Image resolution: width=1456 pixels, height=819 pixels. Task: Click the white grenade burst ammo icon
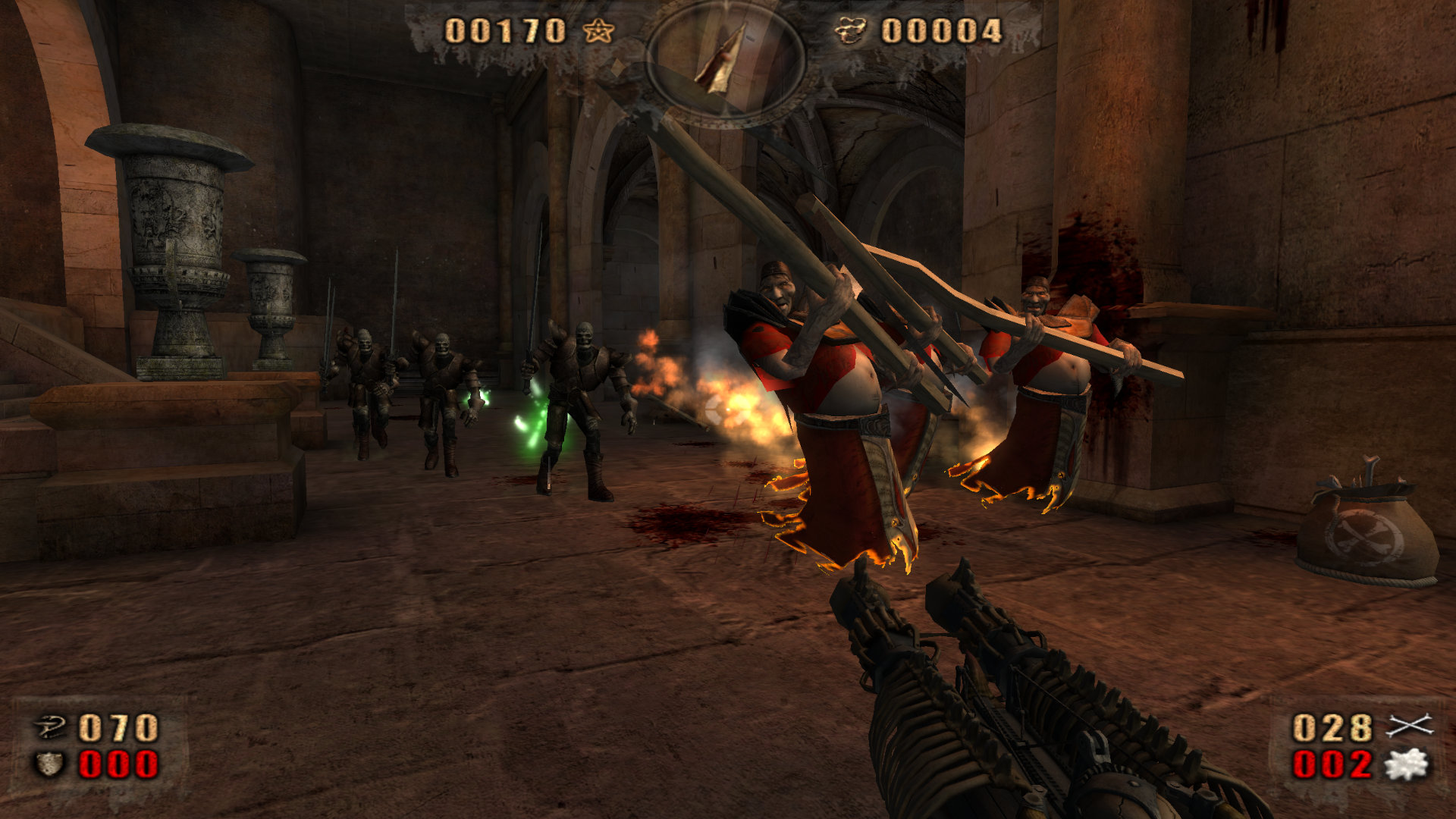pyautogui.click(x=1407, y=764)
